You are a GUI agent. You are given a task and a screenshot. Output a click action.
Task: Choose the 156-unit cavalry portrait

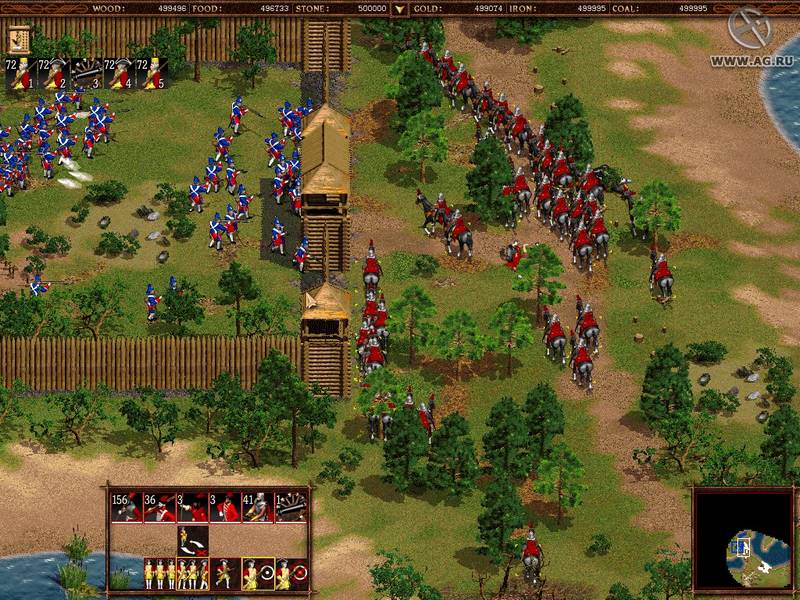tap(126, 507)
